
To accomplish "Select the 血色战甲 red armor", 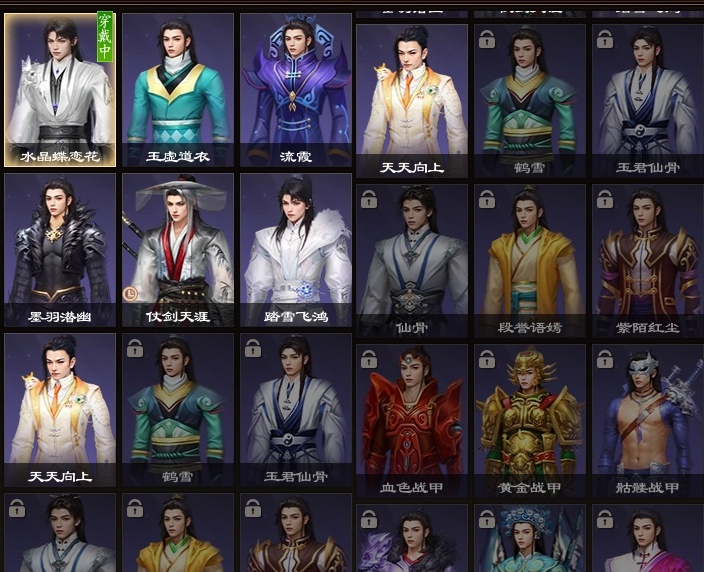I will pyautogui.click(x=412, y=420).
